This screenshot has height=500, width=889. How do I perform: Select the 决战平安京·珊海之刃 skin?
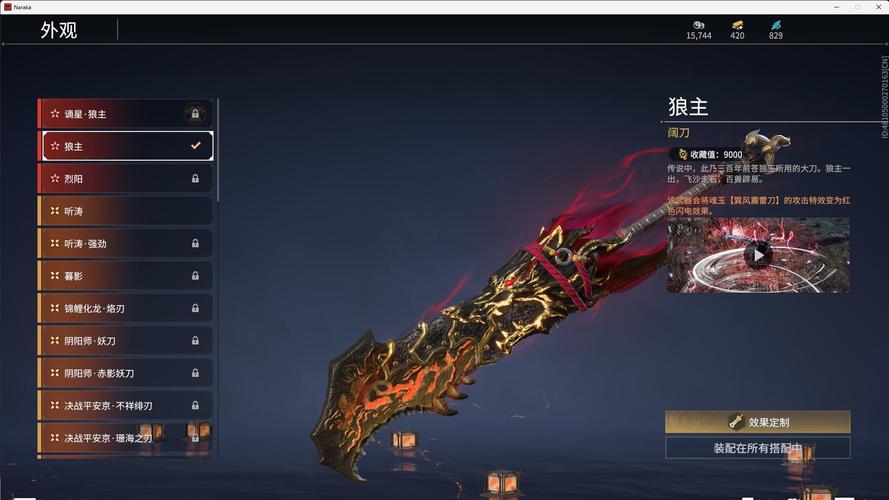pos(125,438)
